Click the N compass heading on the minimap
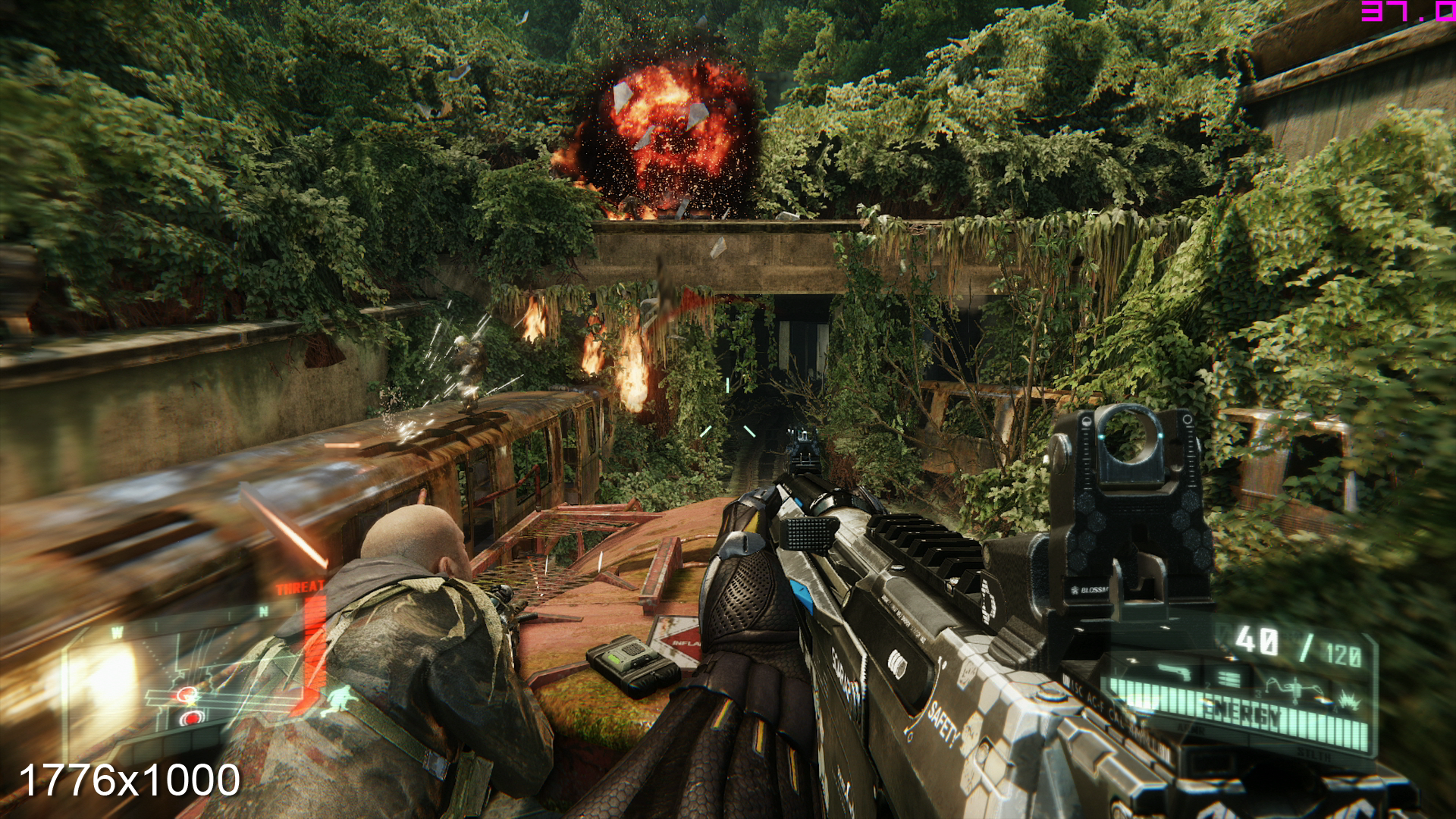This screenshot has width=1456, height=819. click(264, 611)
